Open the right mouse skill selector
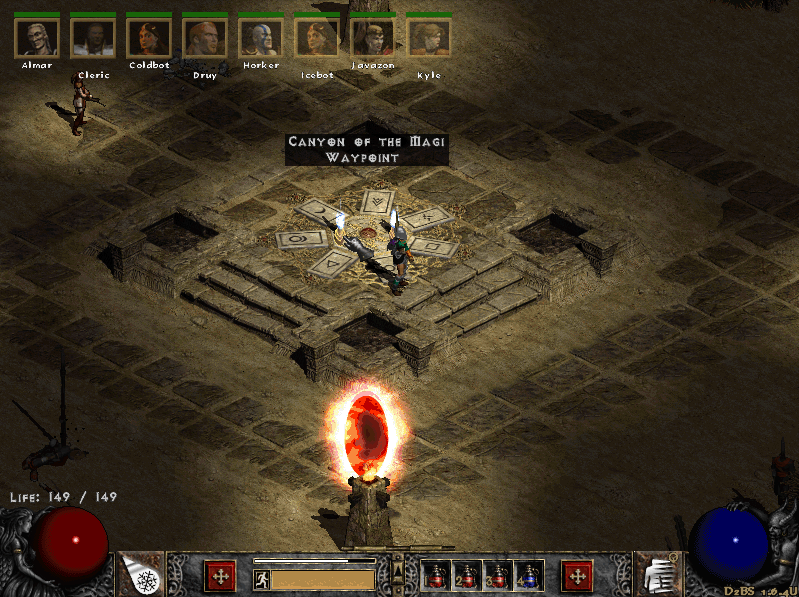The height and width of the screenshot is (597, 799). [577, 576]
